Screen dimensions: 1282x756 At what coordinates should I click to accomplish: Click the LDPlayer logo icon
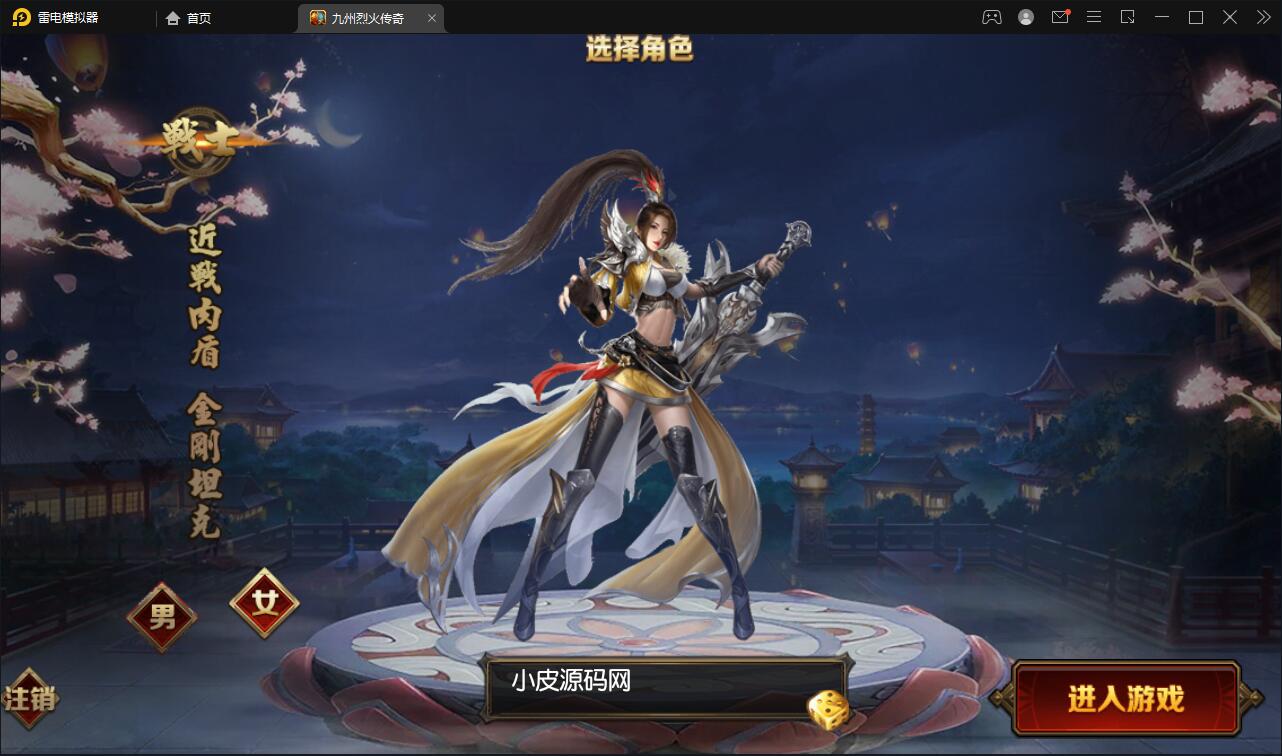click(22, 17)
